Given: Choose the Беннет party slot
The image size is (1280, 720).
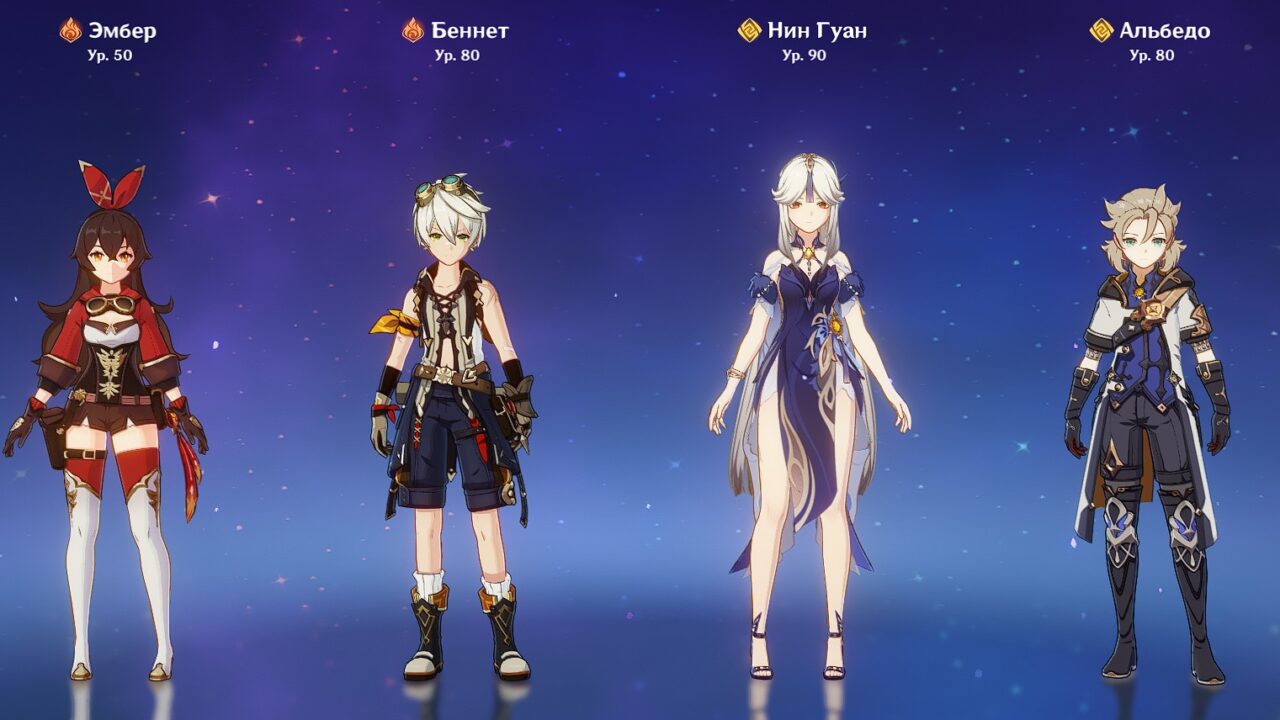Looking at the screenshot, I should pyautogui.click(x=456, y=400).
